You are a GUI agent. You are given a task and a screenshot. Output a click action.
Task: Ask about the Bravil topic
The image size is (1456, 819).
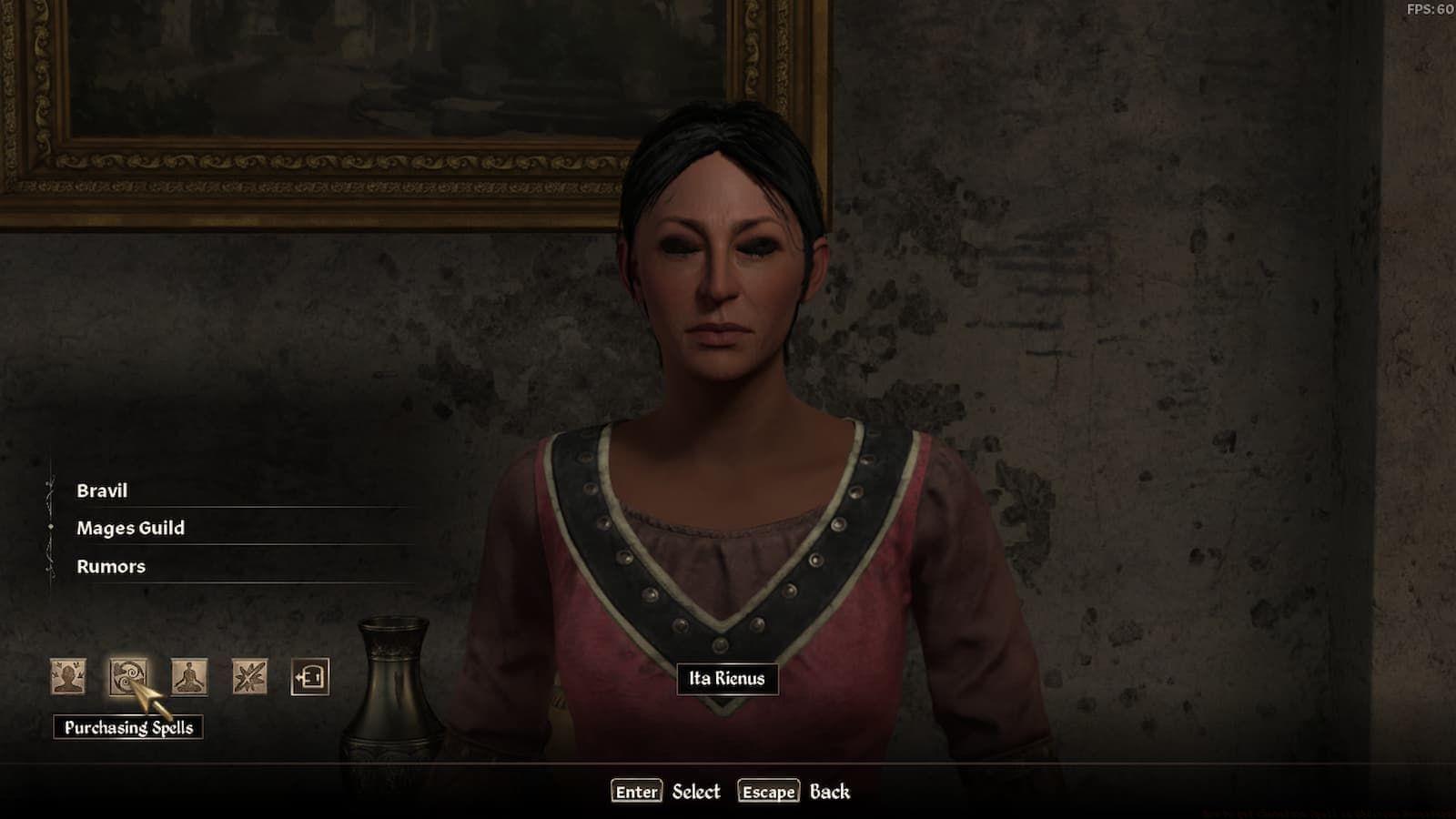pos(102,490)
